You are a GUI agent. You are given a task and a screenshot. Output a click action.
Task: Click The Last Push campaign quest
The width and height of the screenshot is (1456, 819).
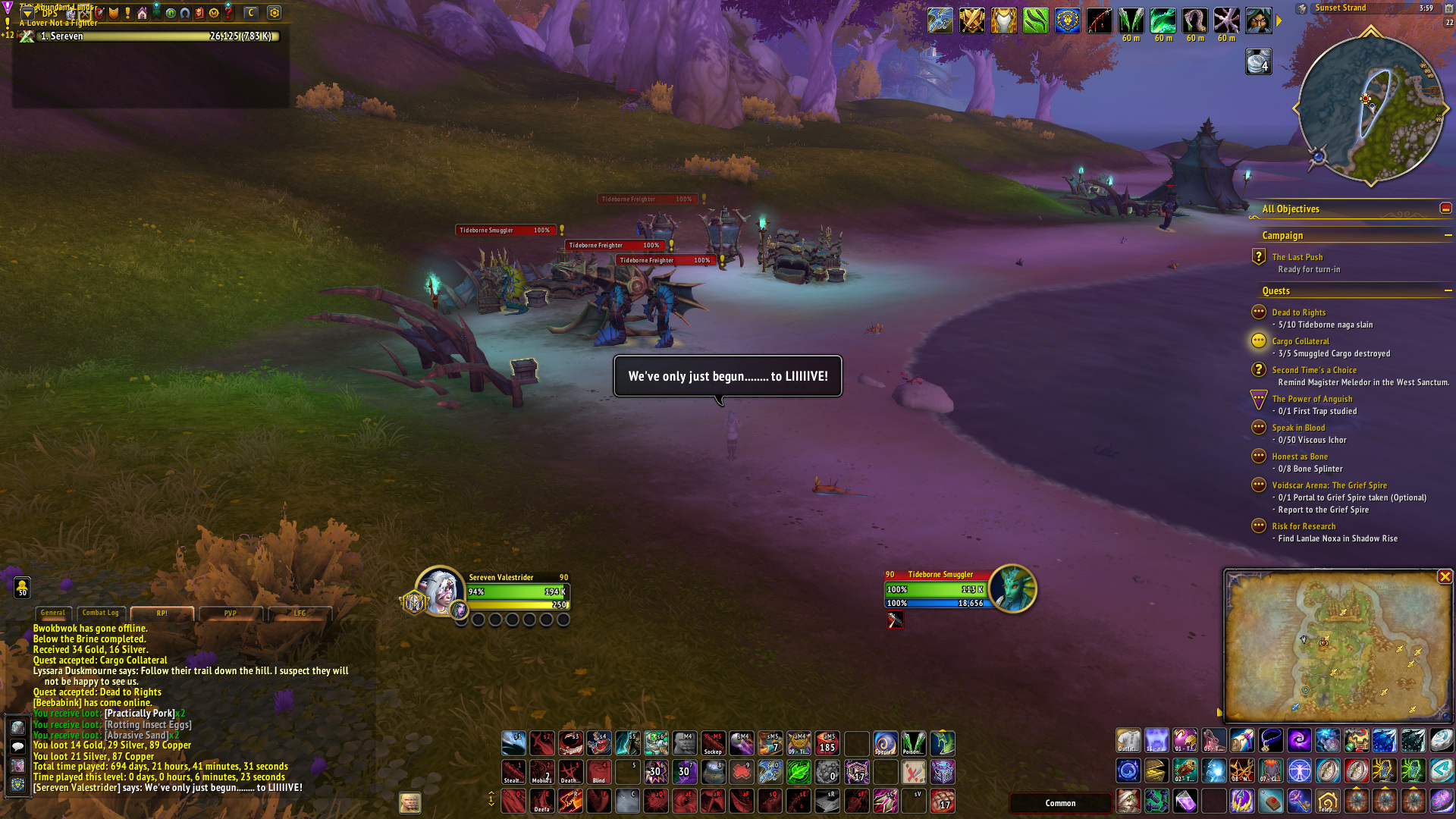click(x=1297, y=257)
